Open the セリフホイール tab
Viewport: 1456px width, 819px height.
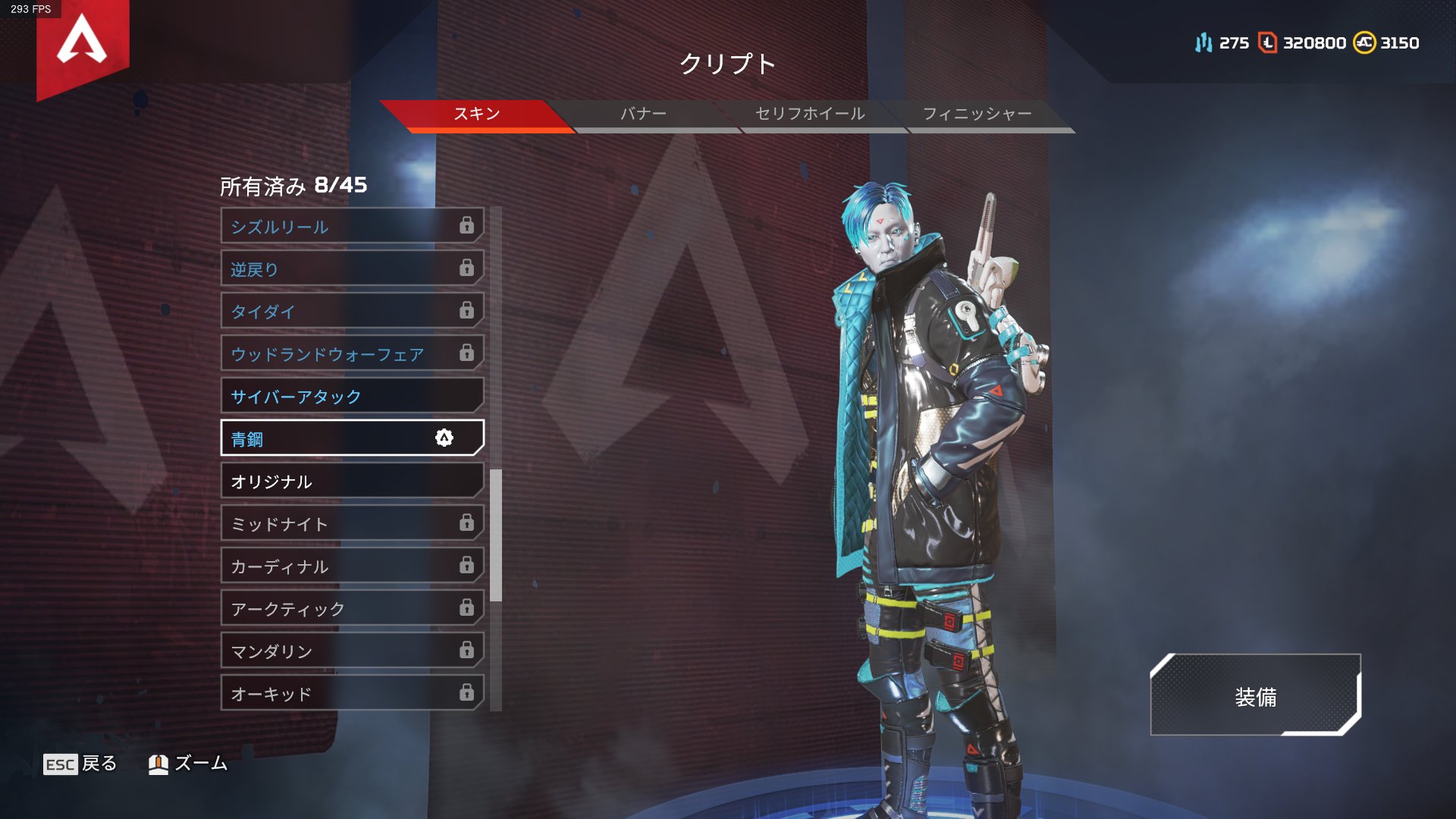808,115
